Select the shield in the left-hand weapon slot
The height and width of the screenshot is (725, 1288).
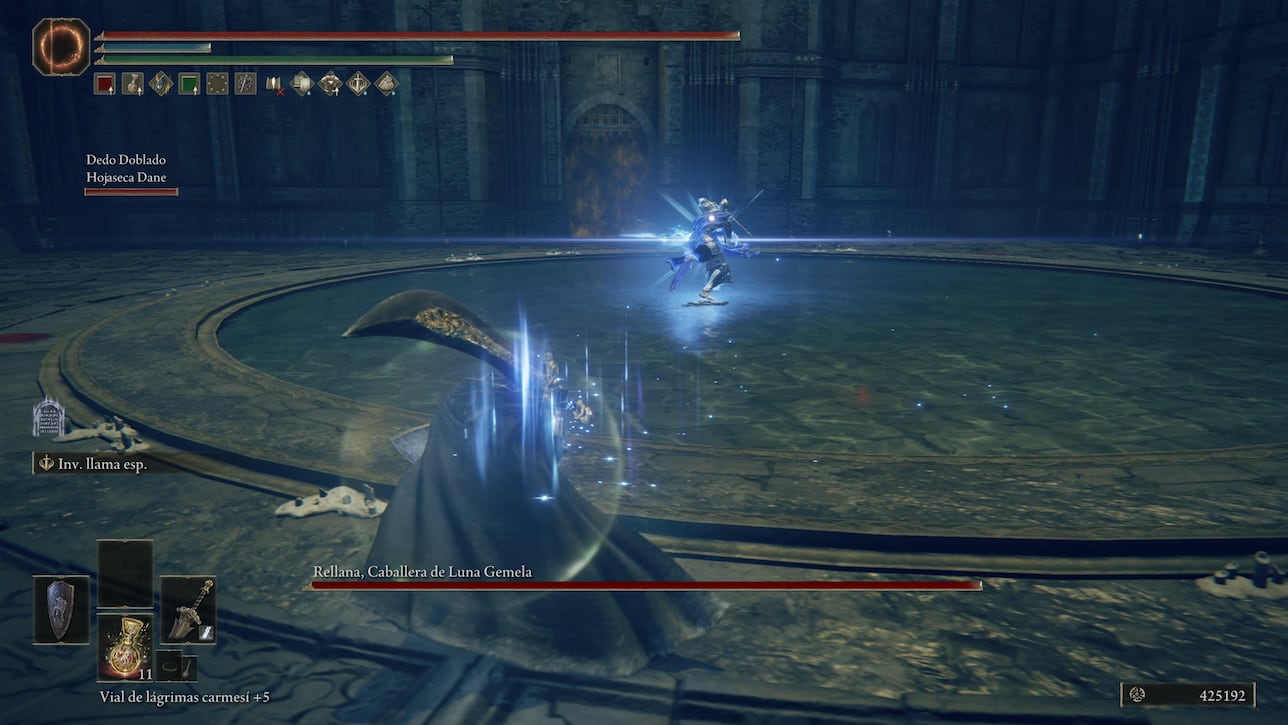coord(60,608)
